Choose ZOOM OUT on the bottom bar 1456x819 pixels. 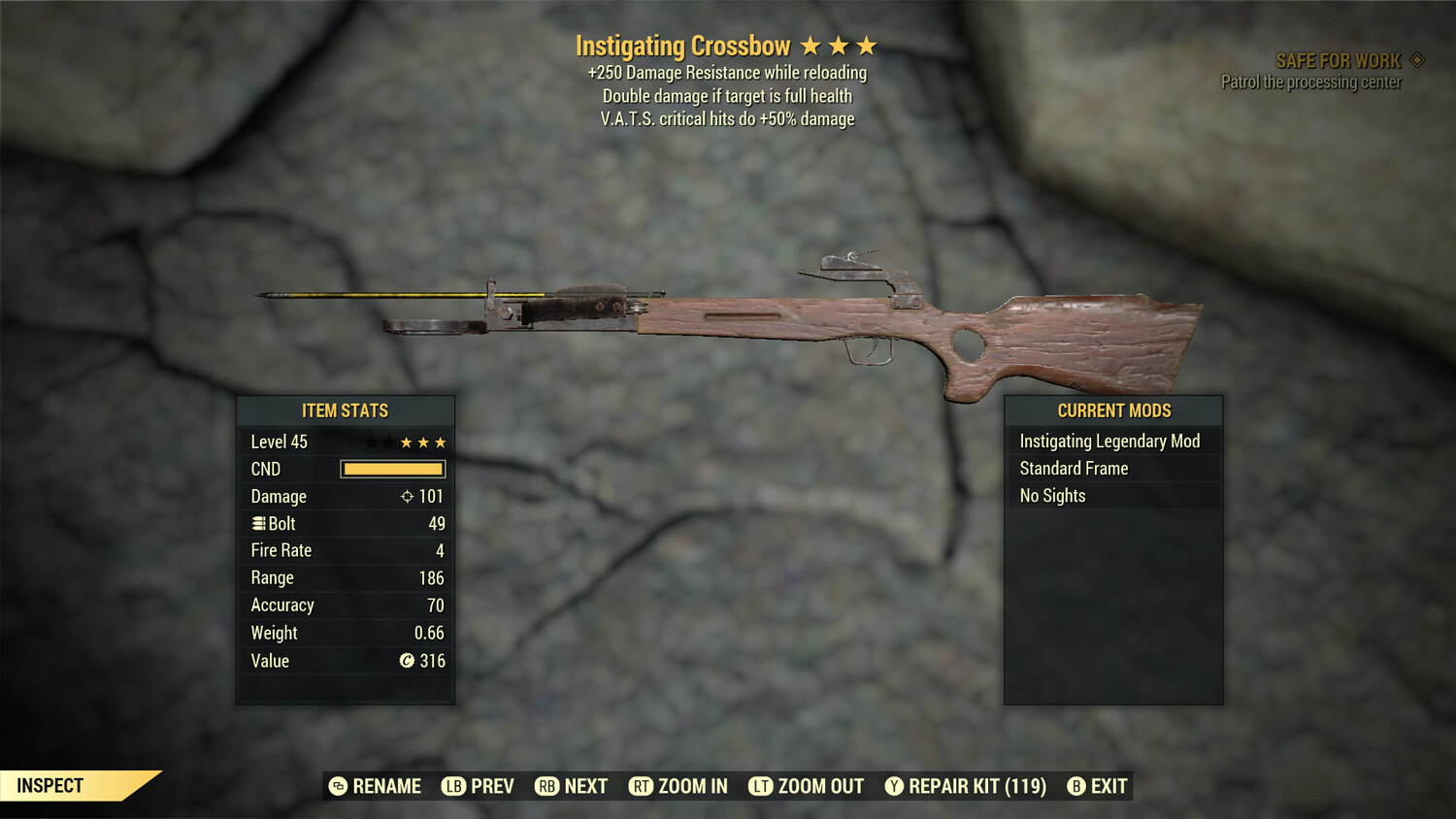pos(805,786)
